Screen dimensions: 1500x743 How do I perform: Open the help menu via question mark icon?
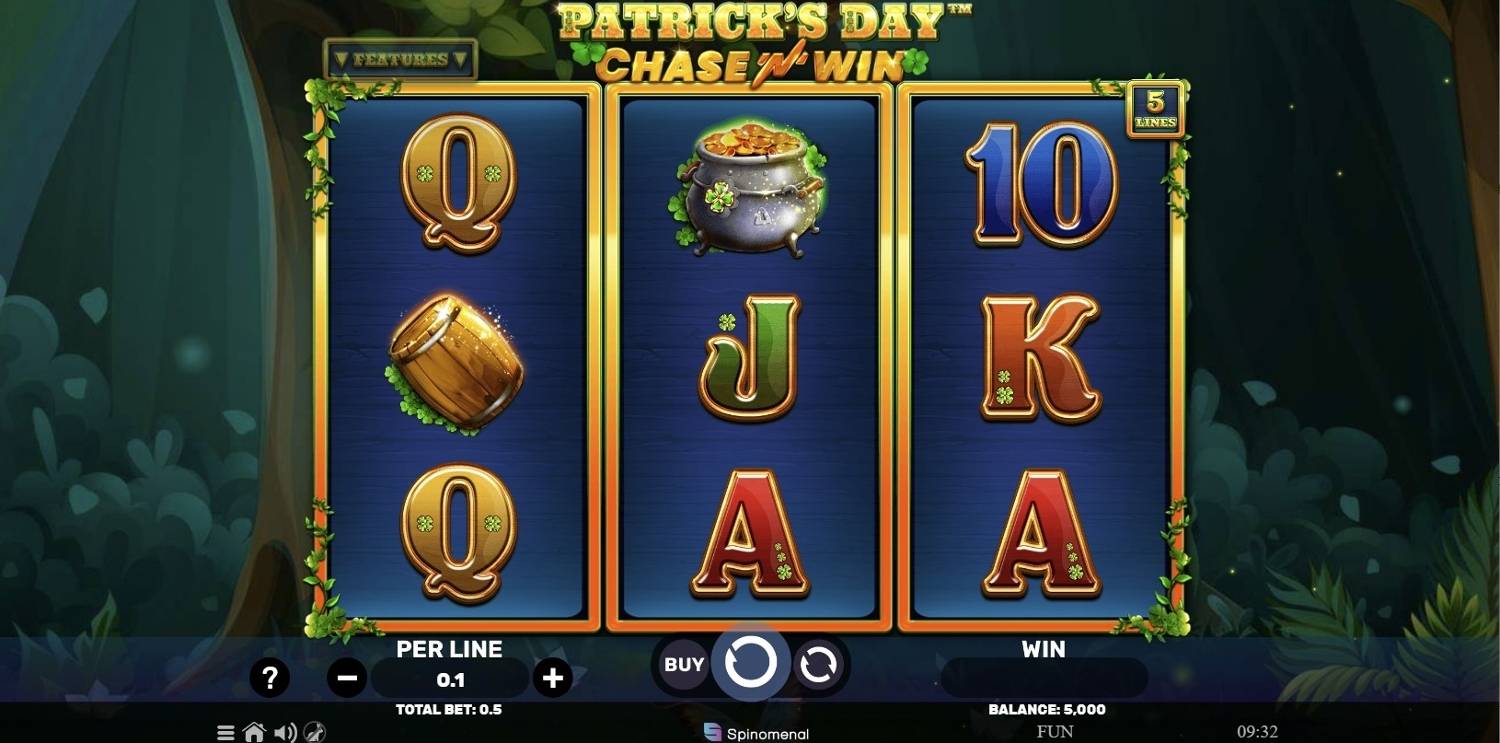pyautogui.click(x=268, y=678)
